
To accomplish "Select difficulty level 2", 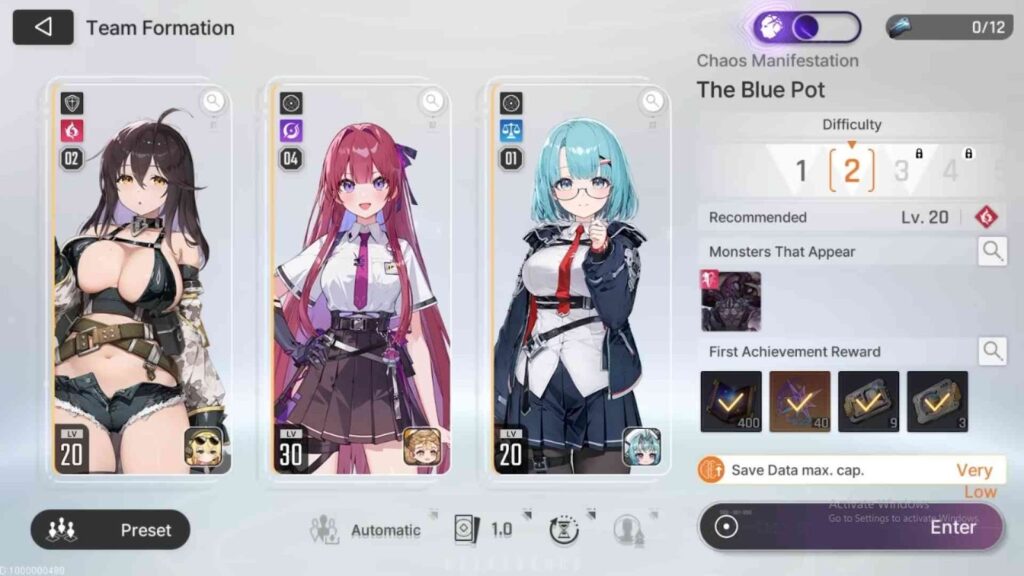I will (851, 170).
